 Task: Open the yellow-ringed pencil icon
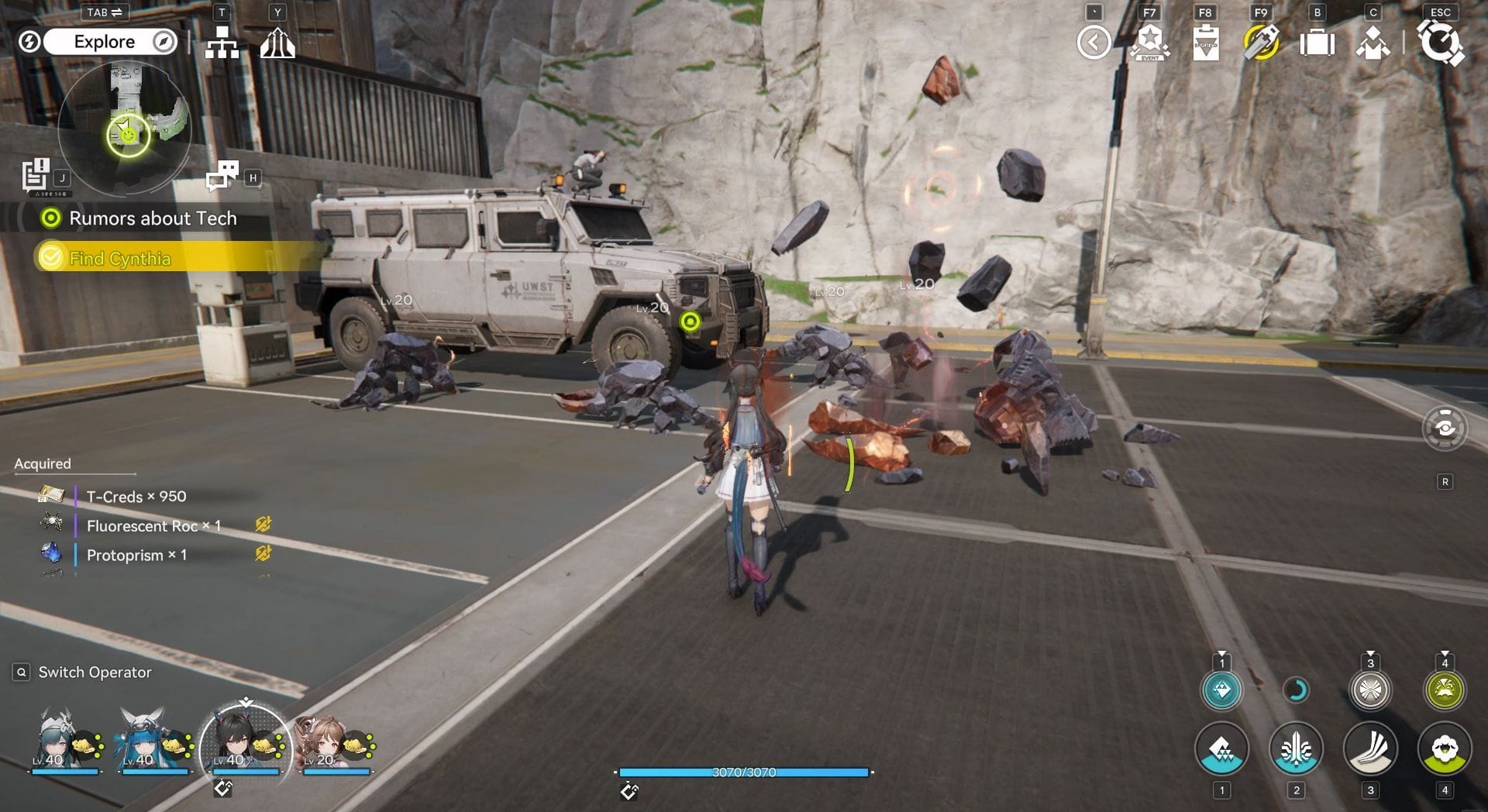point(1261,43)
